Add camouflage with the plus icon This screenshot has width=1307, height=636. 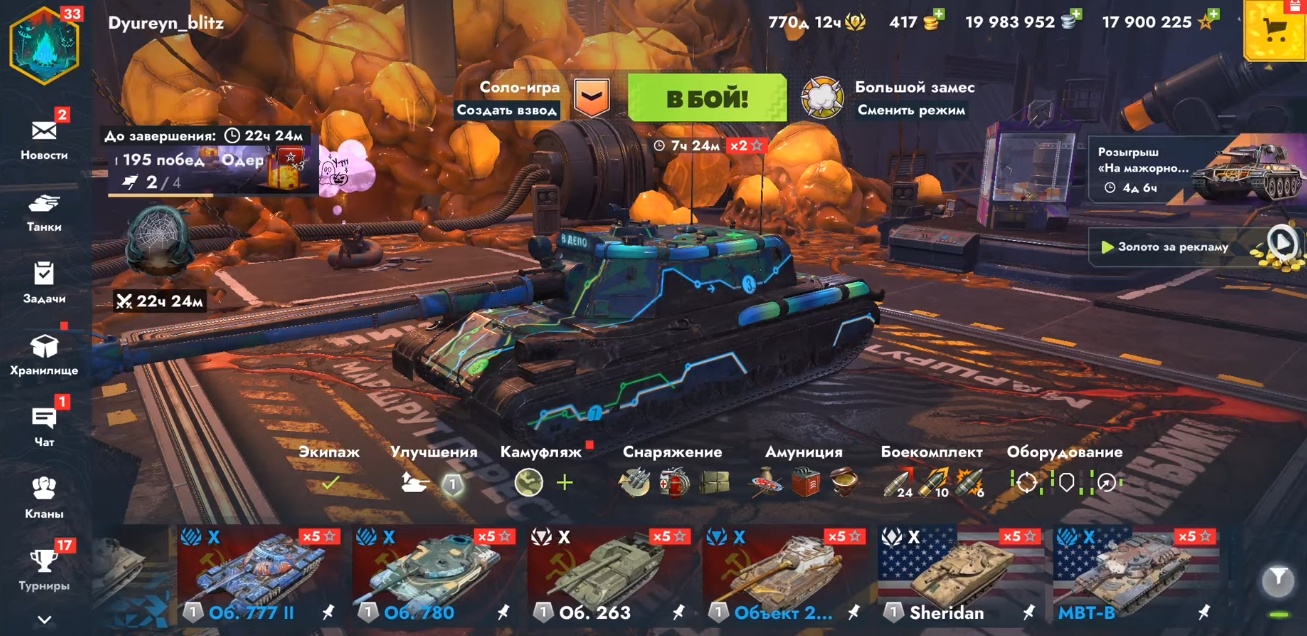pos(565,483)
